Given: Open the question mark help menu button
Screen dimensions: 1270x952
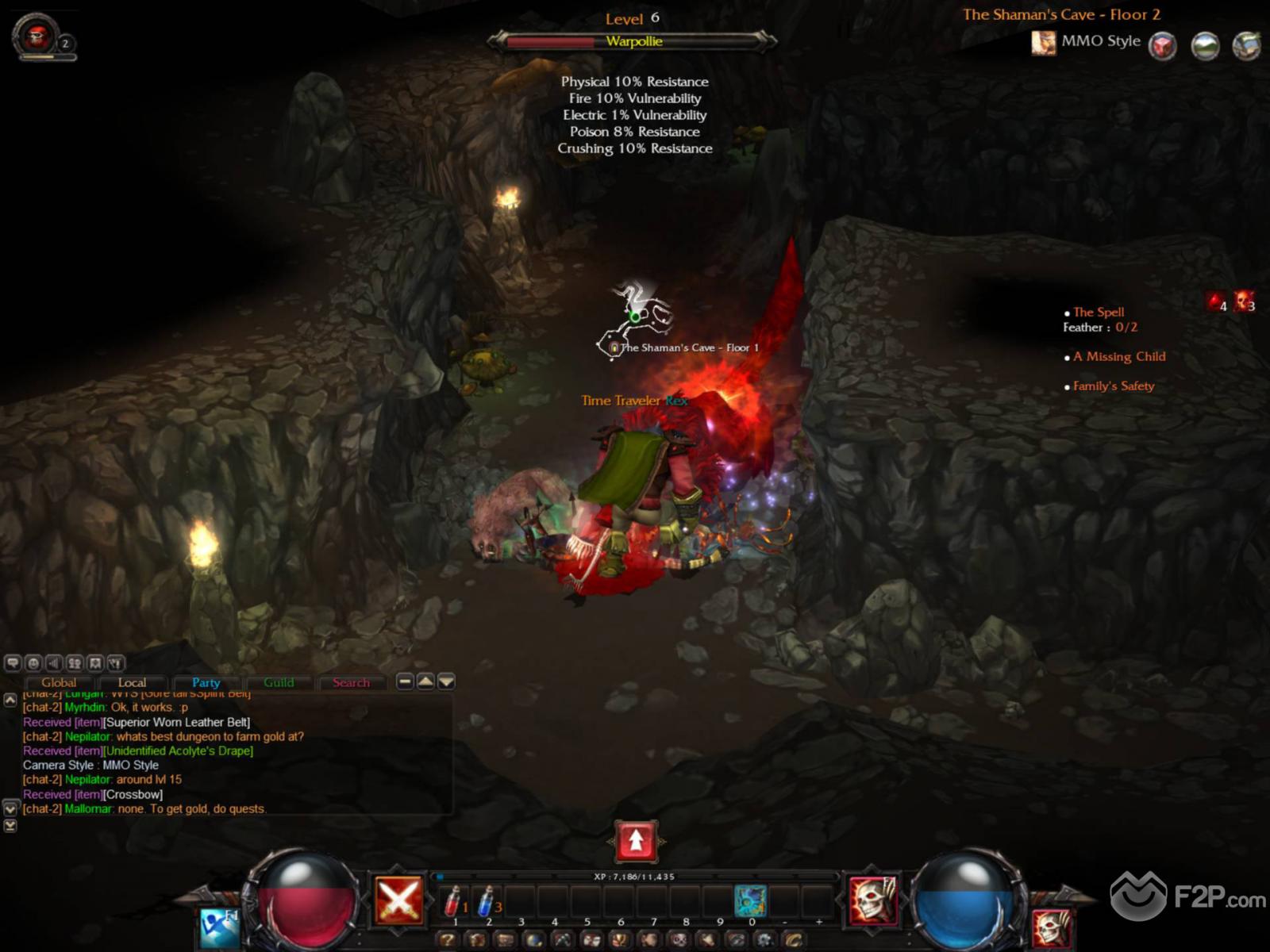Looking at the screenshot, I should pyautogui.click(x=449, y=940).
